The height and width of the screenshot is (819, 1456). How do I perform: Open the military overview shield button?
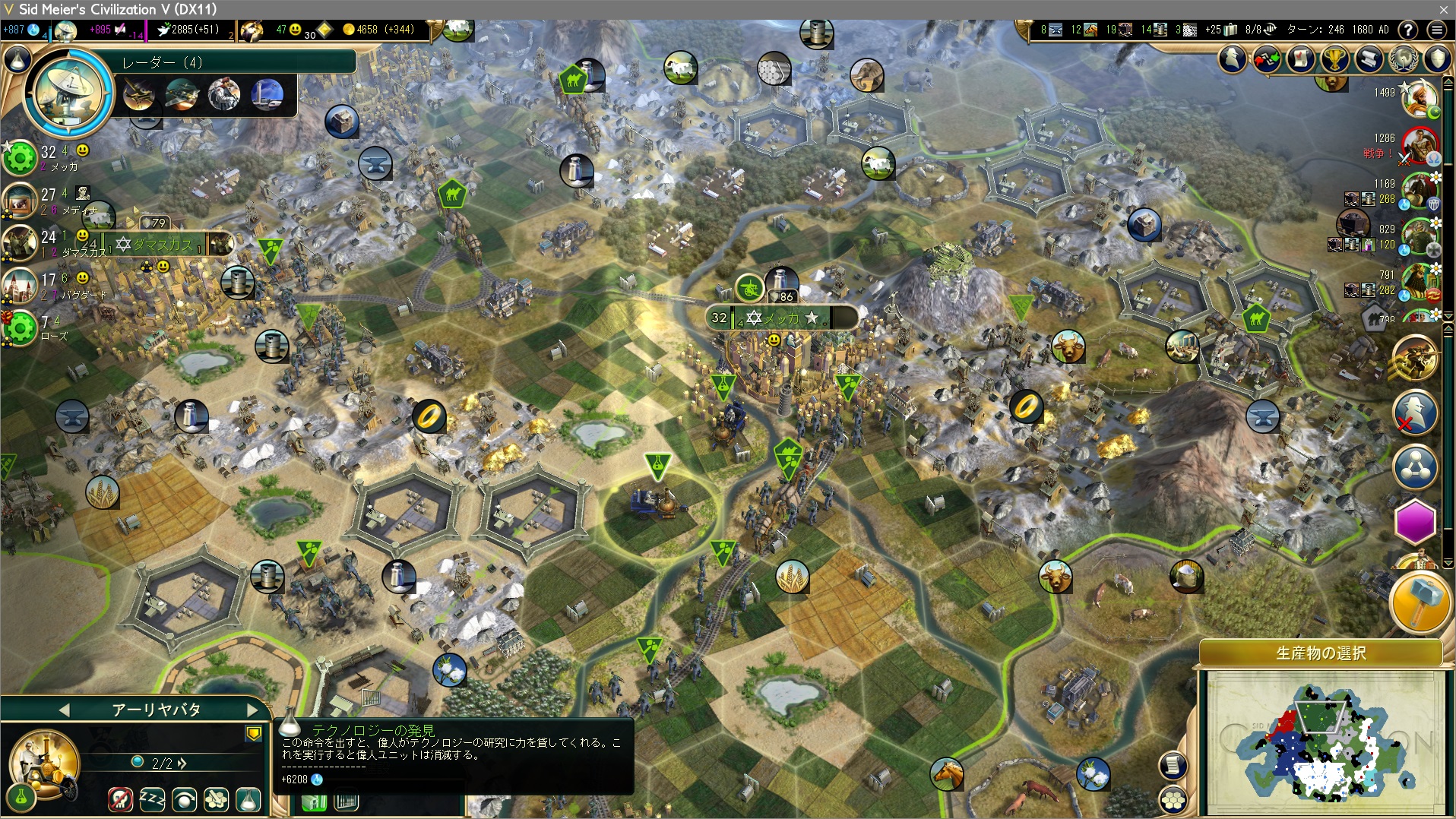click(1437, 58)
